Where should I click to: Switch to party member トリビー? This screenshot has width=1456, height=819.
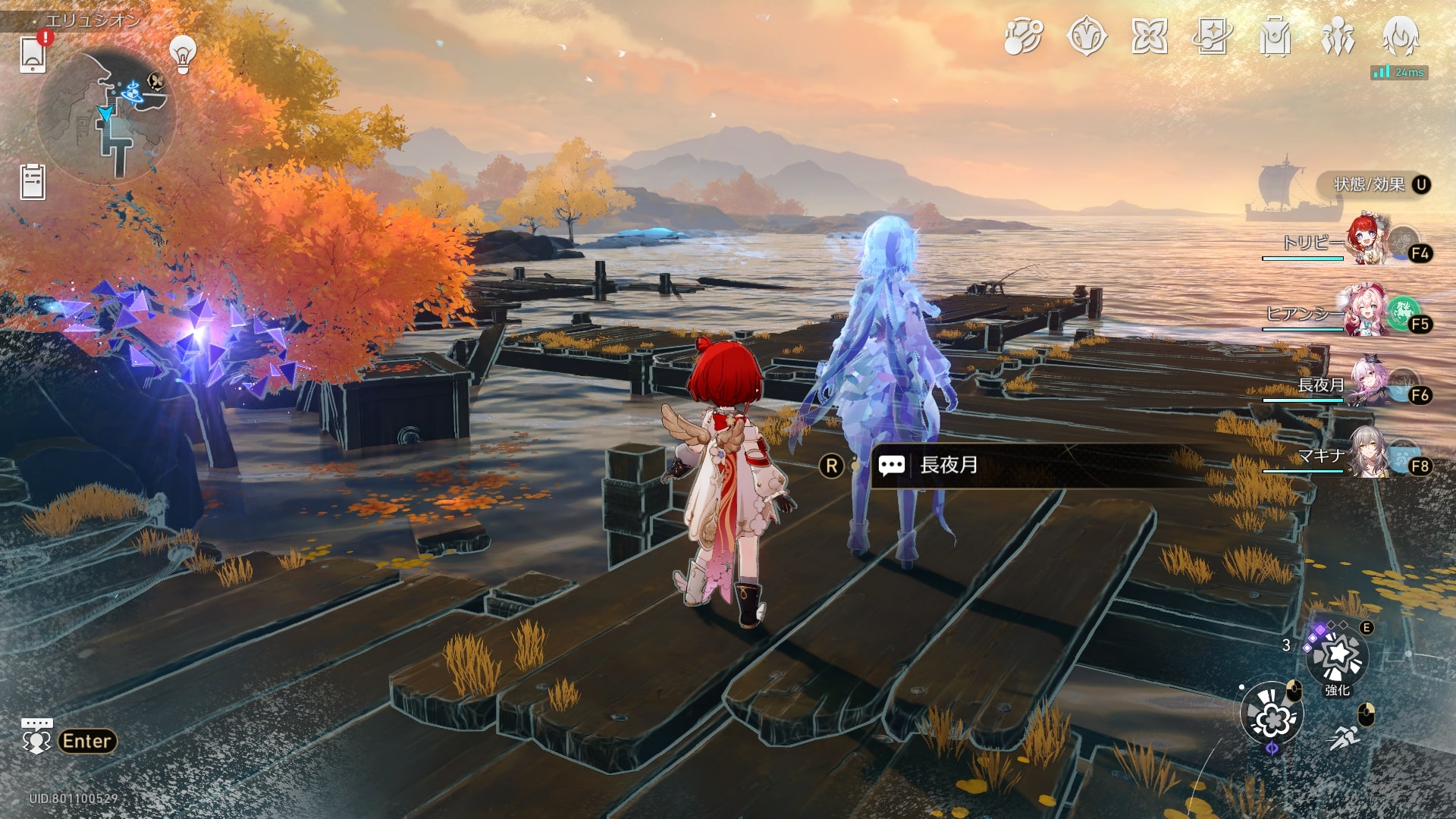(1367, 241)
